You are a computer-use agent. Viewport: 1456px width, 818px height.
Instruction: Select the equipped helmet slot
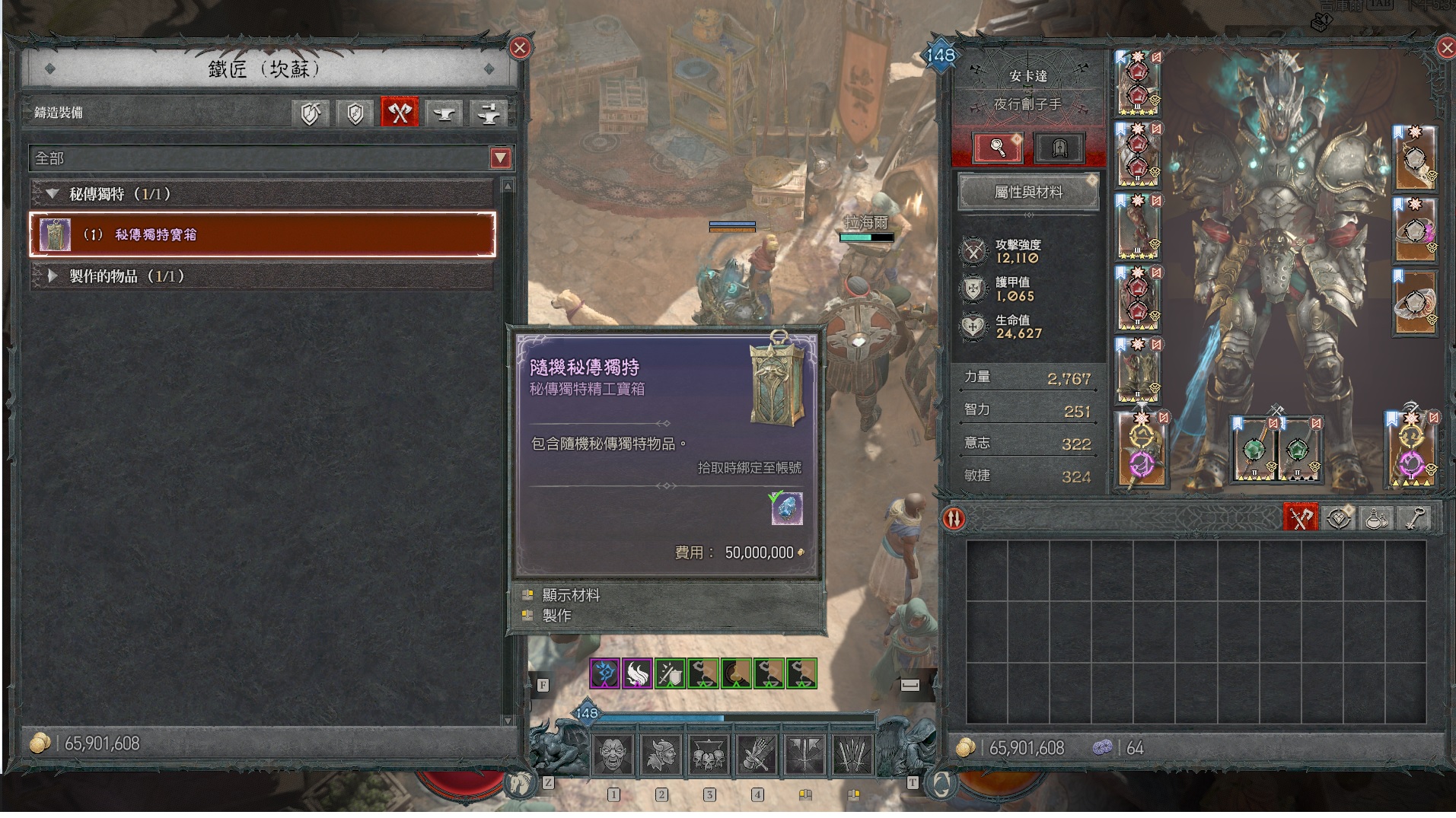point(1137,84)
